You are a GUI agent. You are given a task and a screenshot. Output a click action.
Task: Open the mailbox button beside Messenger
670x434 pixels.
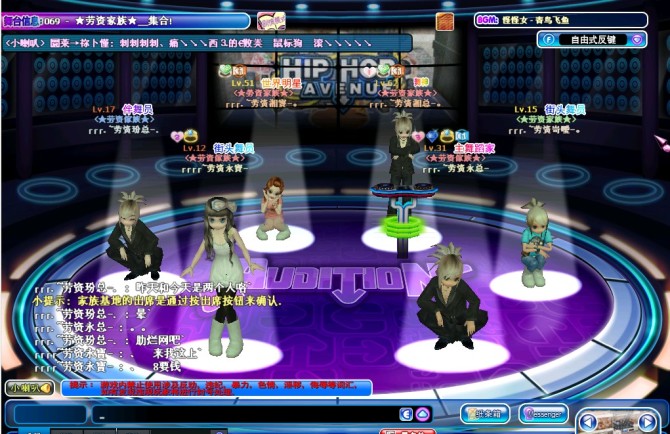pyautogui.click(x=486, y=413)
